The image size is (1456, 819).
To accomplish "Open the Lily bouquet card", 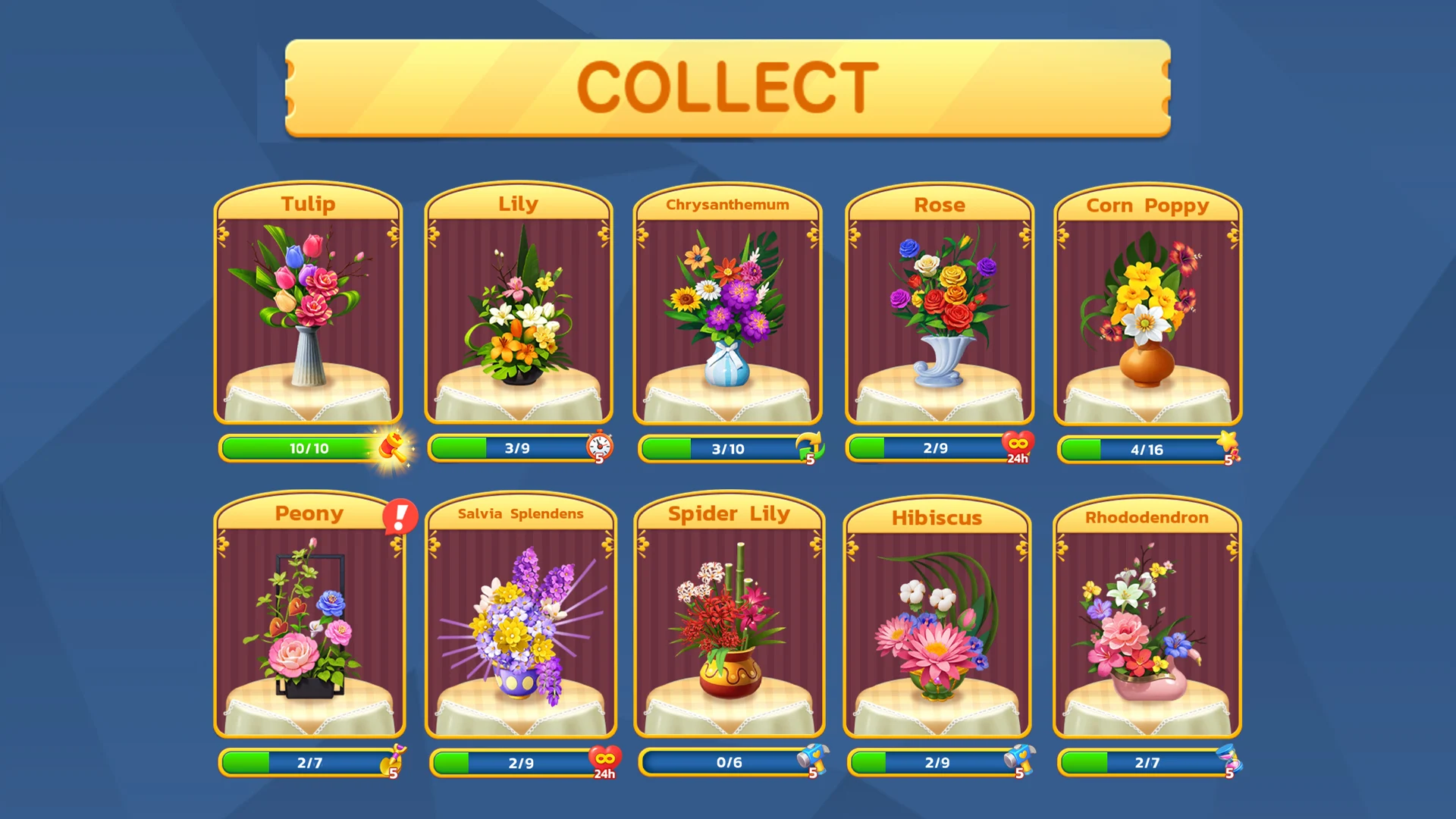I will 518,303.
